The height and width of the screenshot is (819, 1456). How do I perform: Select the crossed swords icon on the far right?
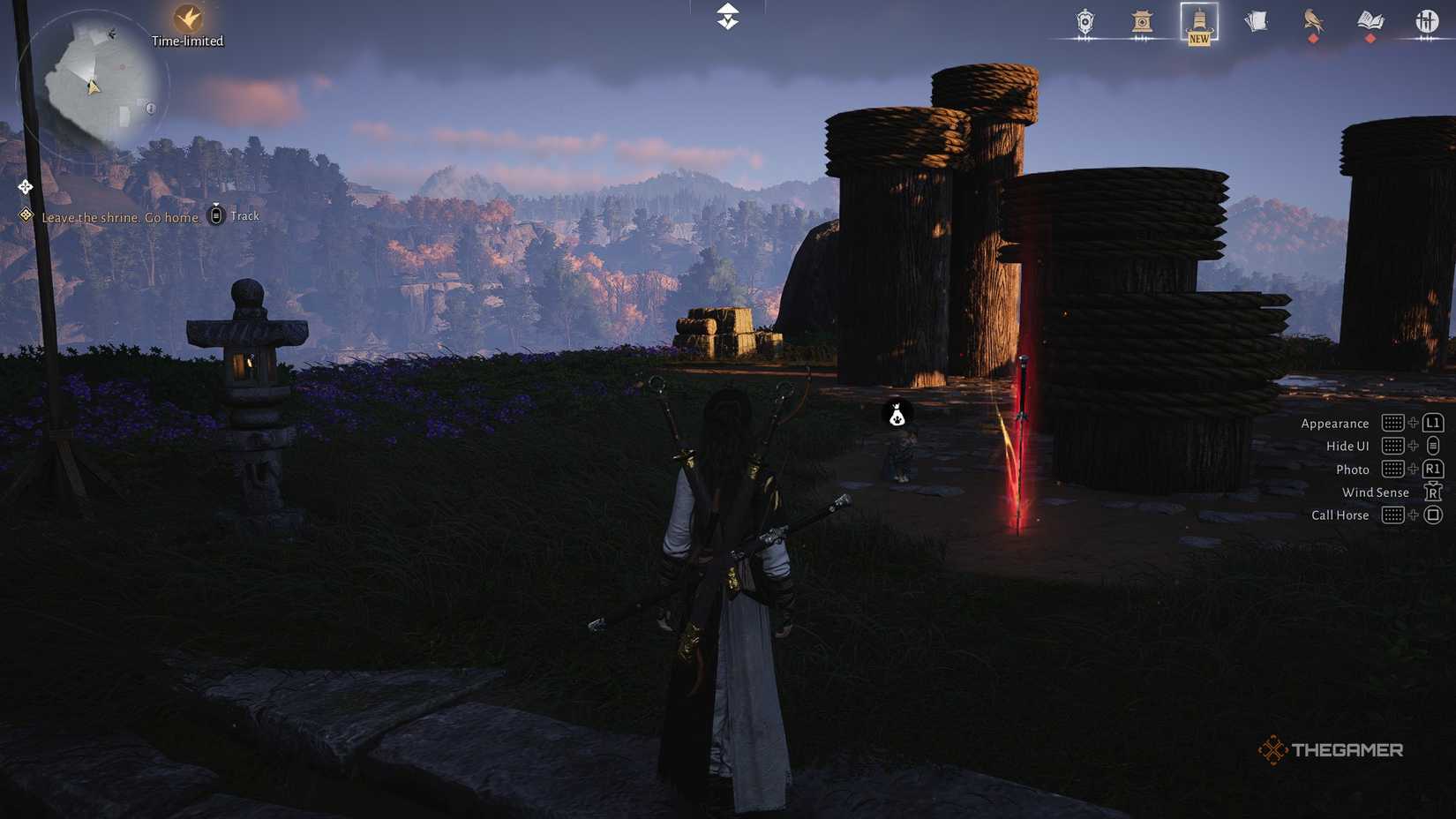click(1428, 22)
